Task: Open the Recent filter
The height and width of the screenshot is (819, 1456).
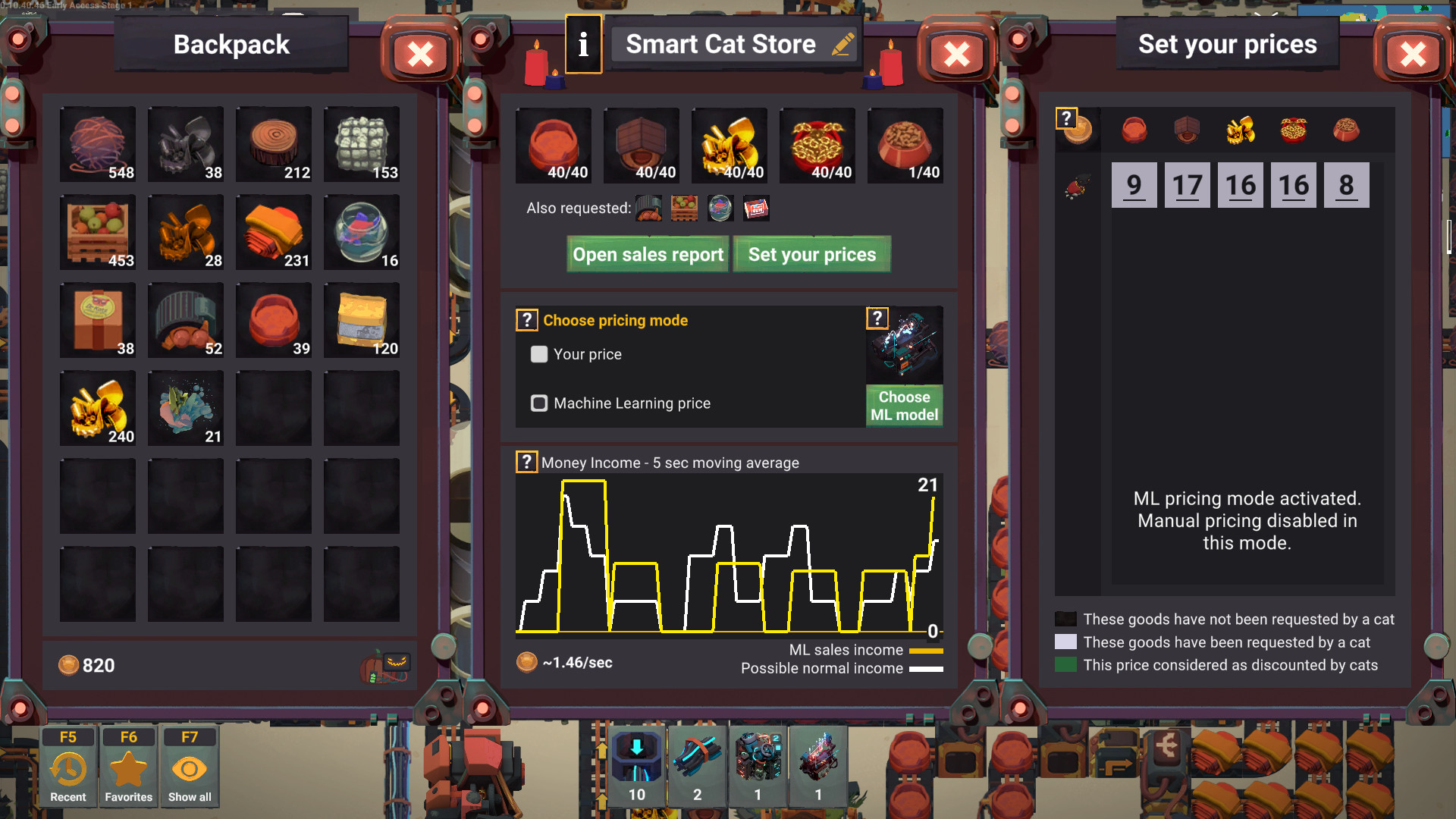Action: coord(68,766)
